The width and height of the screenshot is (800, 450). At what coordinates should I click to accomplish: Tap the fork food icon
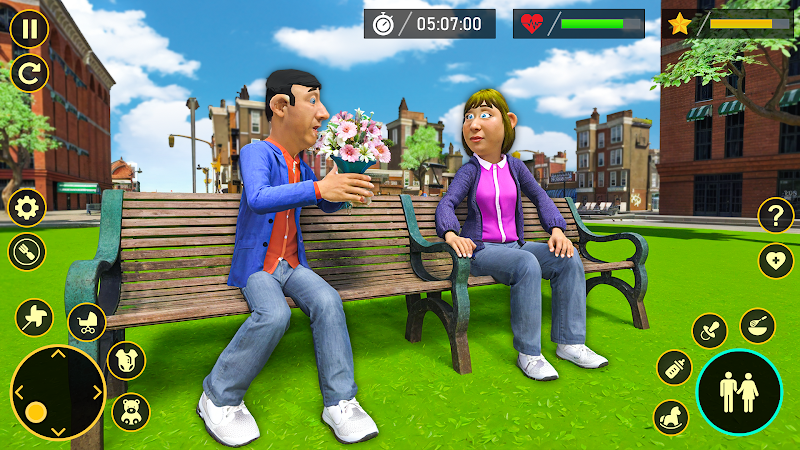pyautogui.click(x=27, y=251)
